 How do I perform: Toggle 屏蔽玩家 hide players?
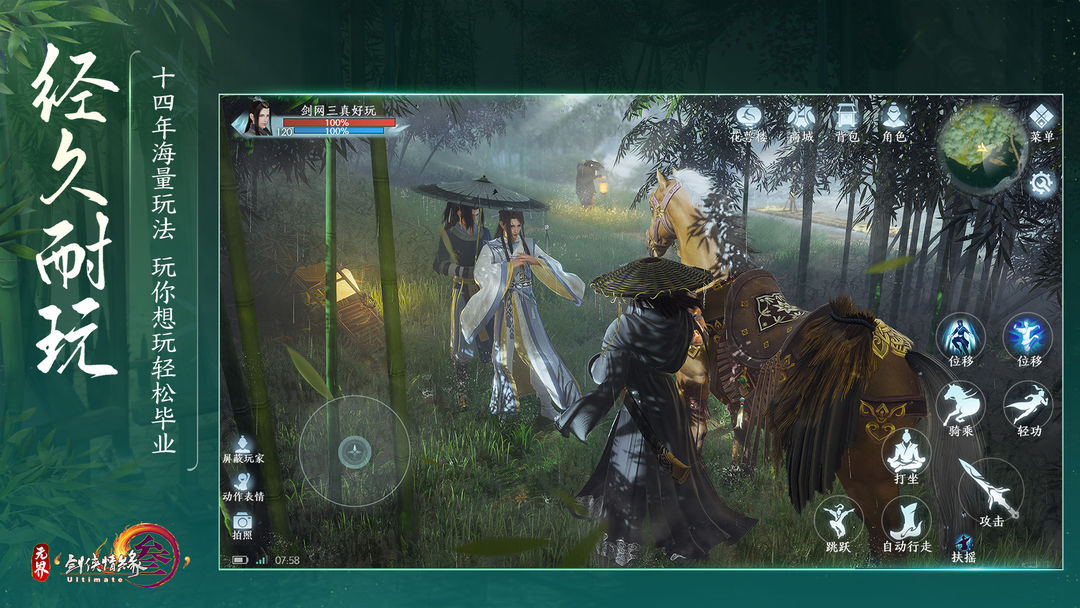coord(243,447)
